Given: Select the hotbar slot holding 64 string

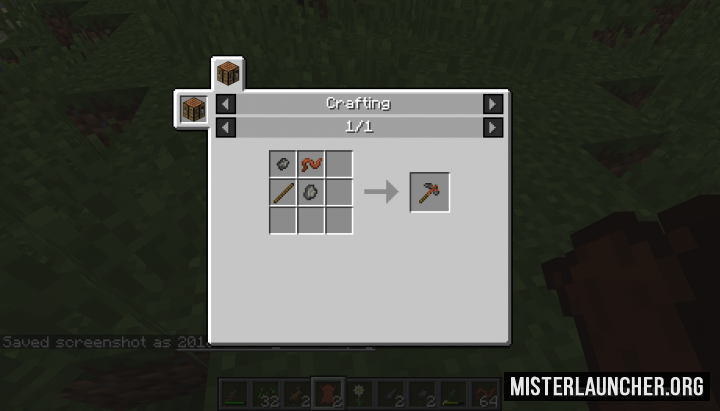Looking at the screenshot, I should click(x=487, y=393).
